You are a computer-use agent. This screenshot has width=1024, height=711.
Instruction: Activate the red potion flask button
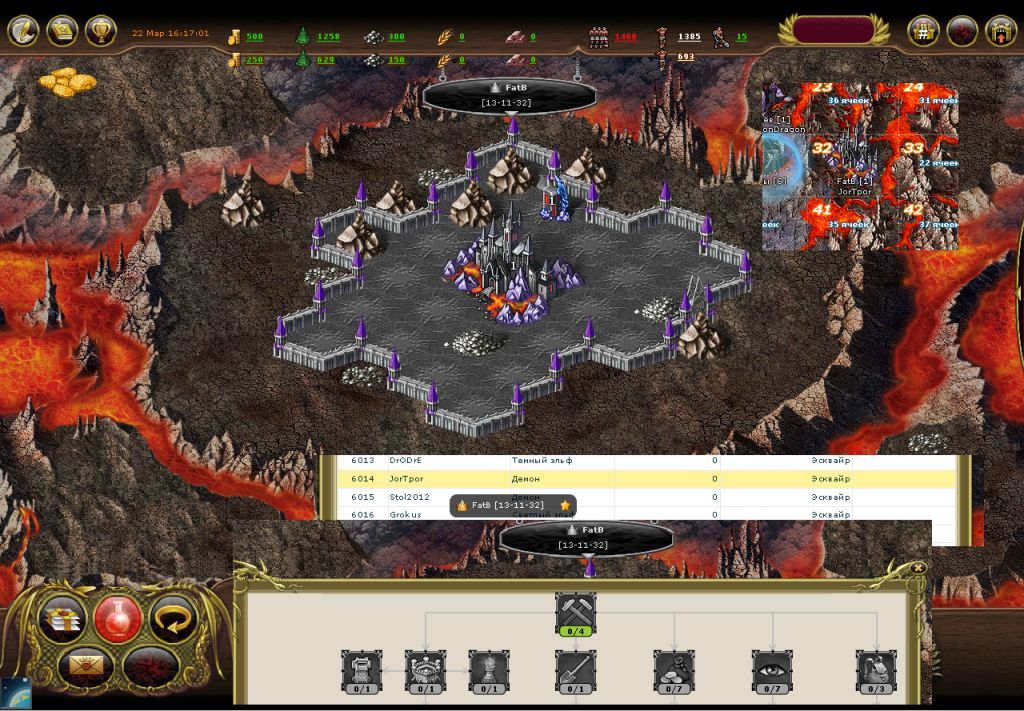[x=117, y=619]
